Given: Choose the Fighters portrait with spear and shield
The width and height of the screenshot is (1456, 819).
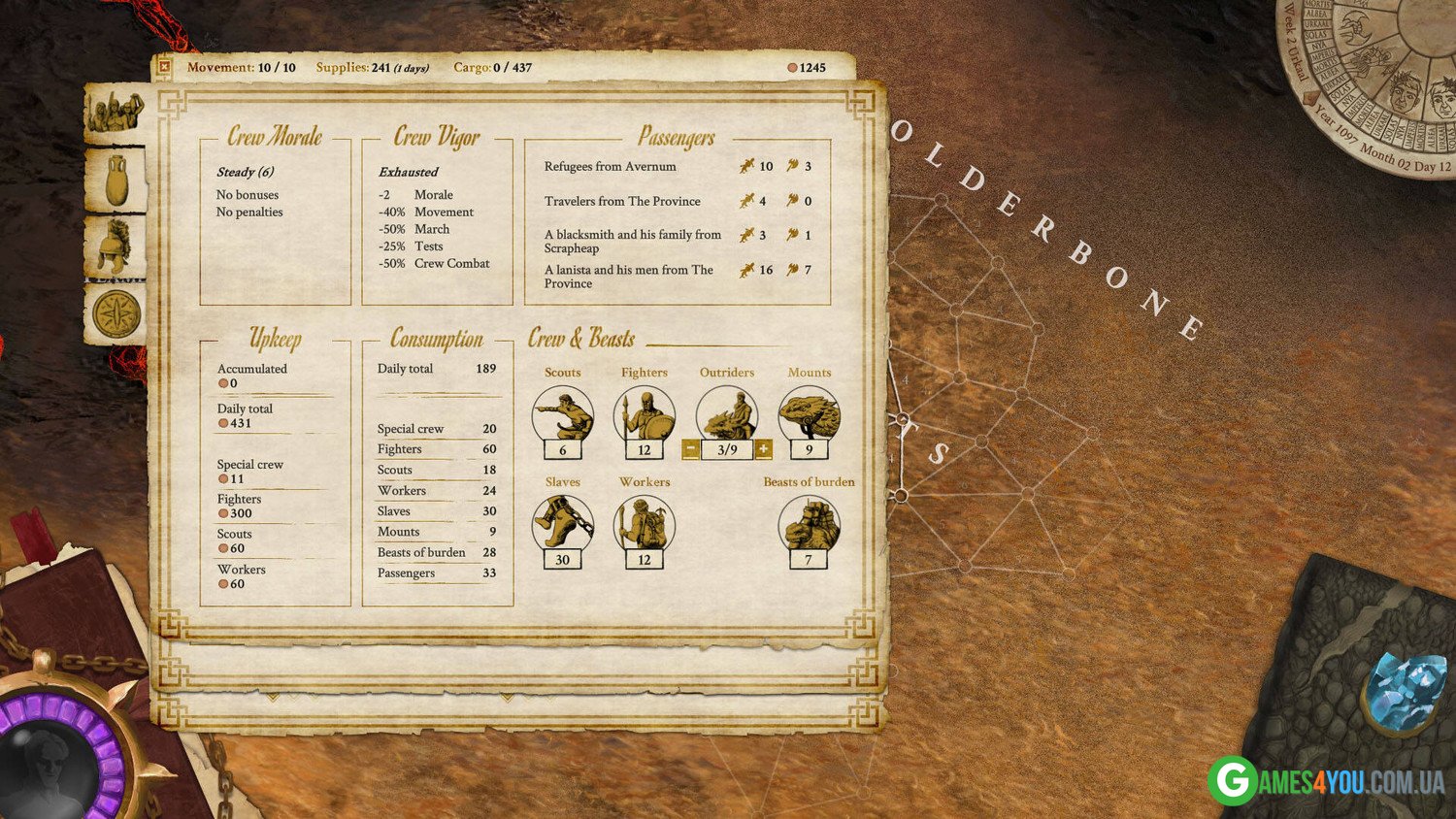Looking at the screenshot, I should tap(644, 415).
